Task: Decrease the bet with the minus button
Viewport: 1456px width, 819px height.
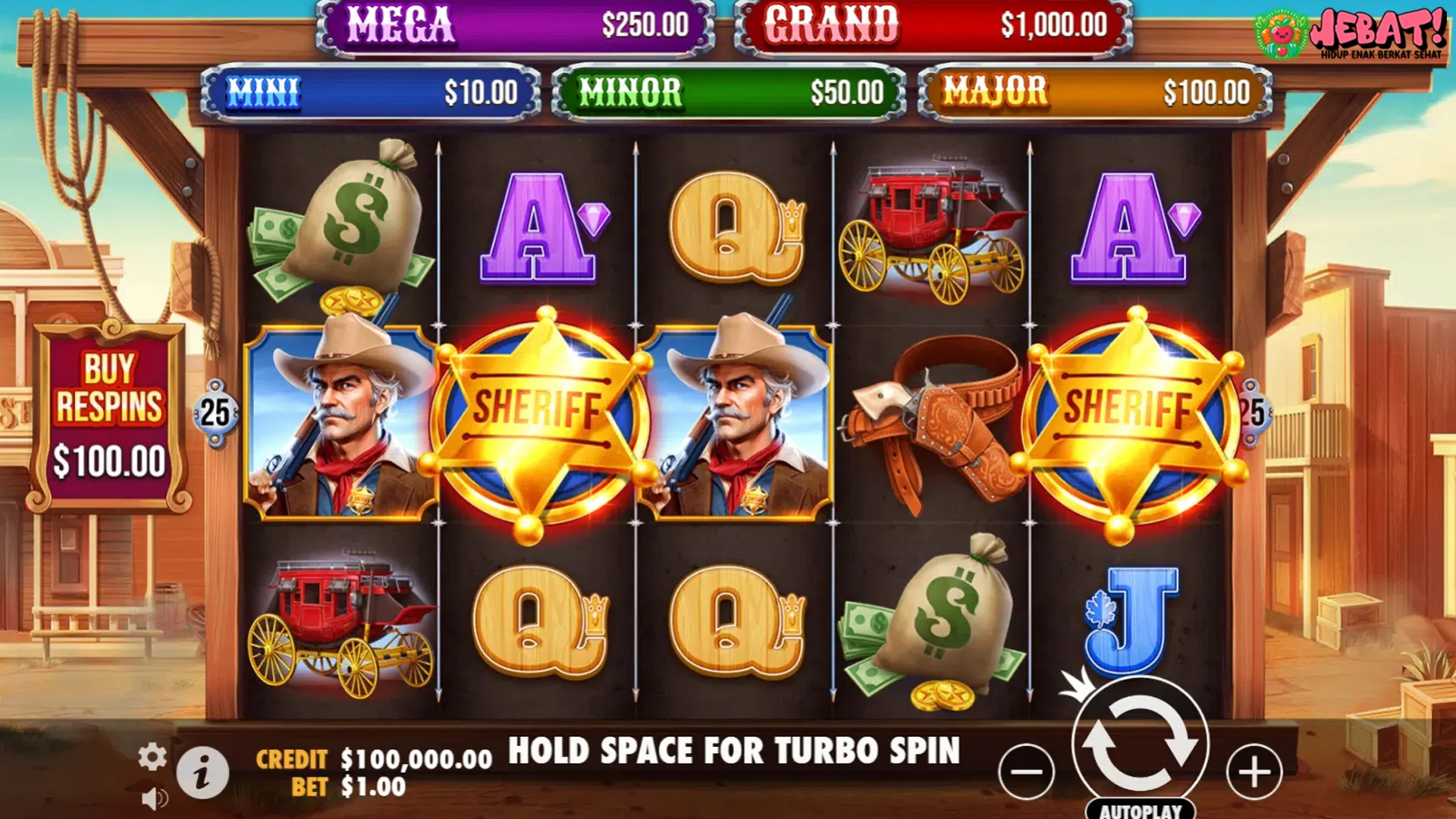Action: 1027,772
